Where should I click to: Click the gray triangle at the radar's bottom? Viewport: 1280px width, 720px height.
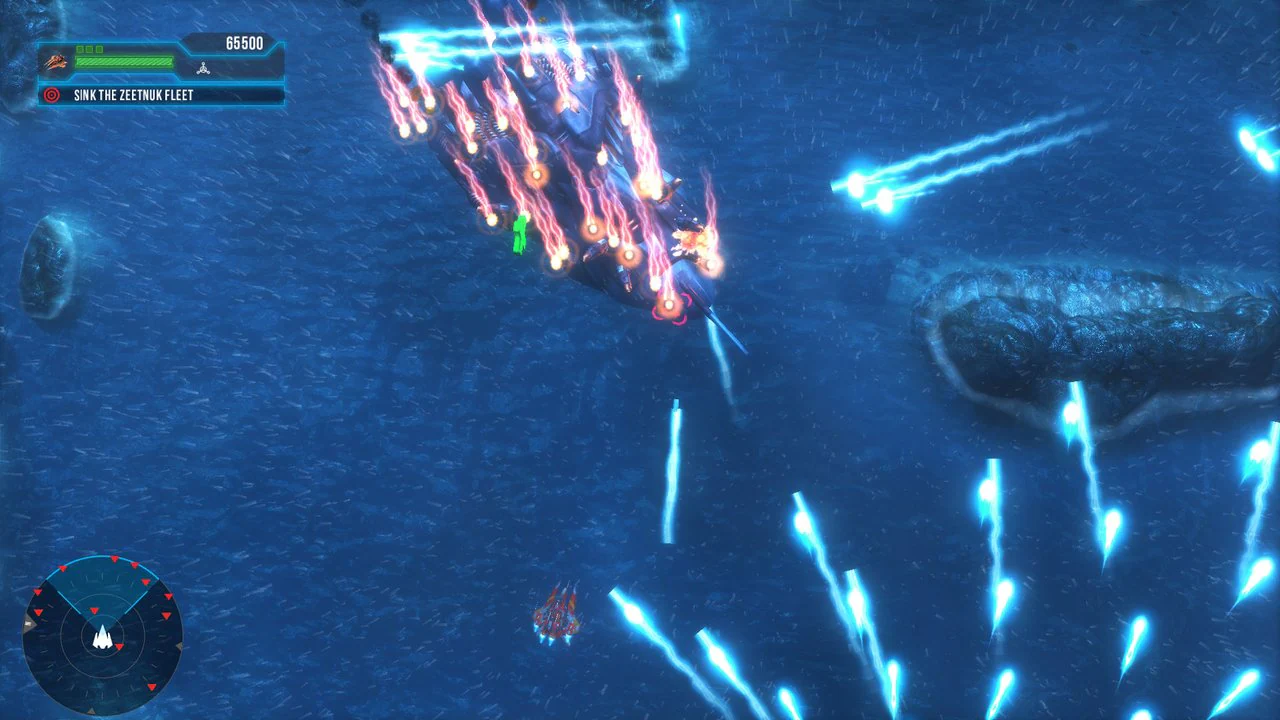pyautogui.click(x=91, y=711)
